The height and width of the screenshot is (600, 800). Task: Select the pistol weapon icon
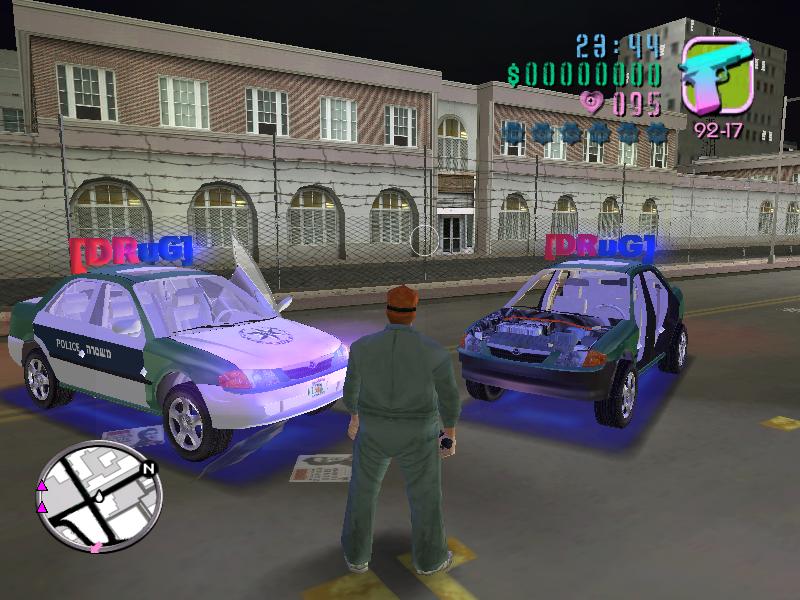(716, 74)
